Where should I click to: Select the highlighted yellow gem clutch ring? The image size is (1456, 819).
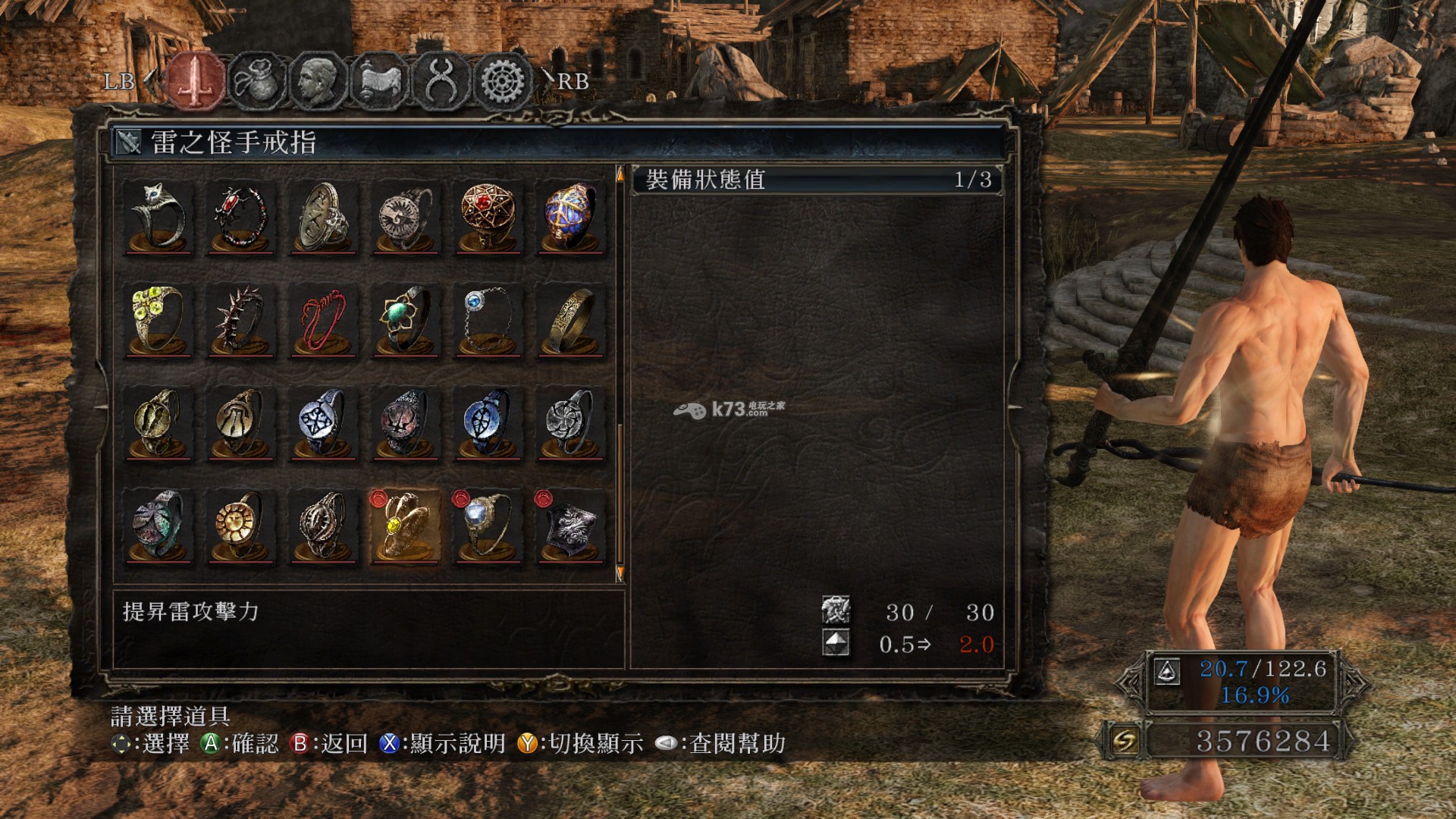coord(406,526)
